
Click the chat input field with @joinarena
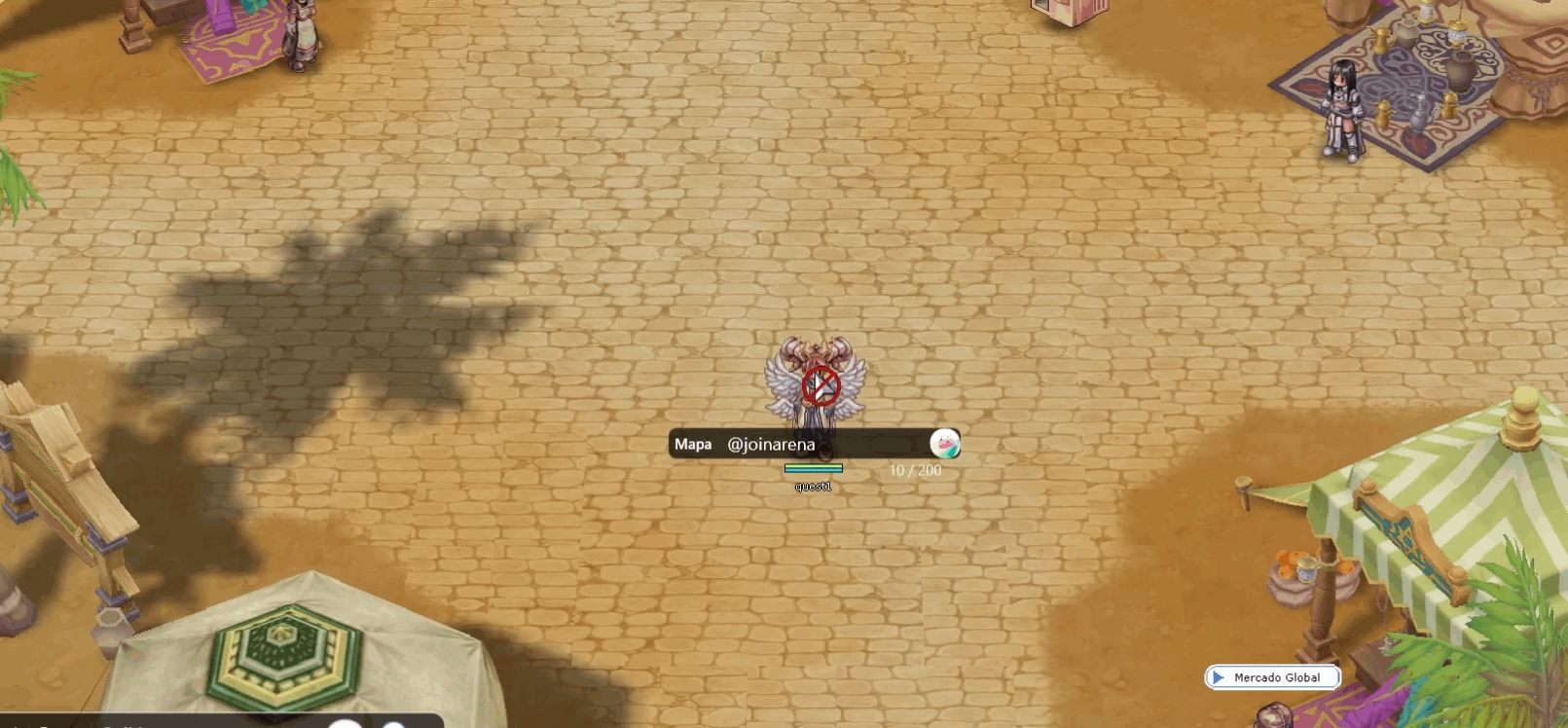[822, 445]
